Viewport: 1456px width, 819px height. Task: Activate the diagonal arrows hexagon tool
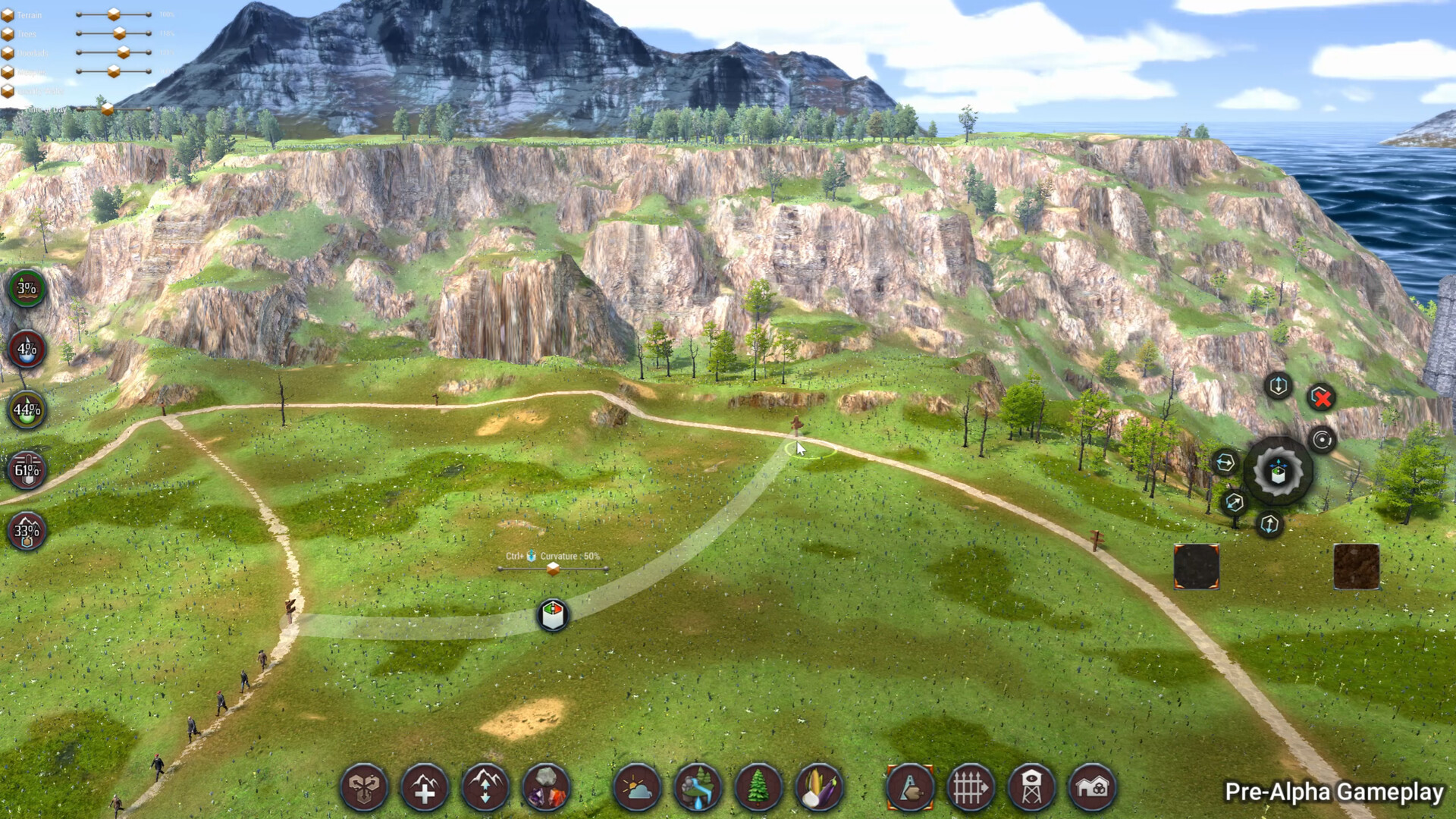pos(1234,502)
